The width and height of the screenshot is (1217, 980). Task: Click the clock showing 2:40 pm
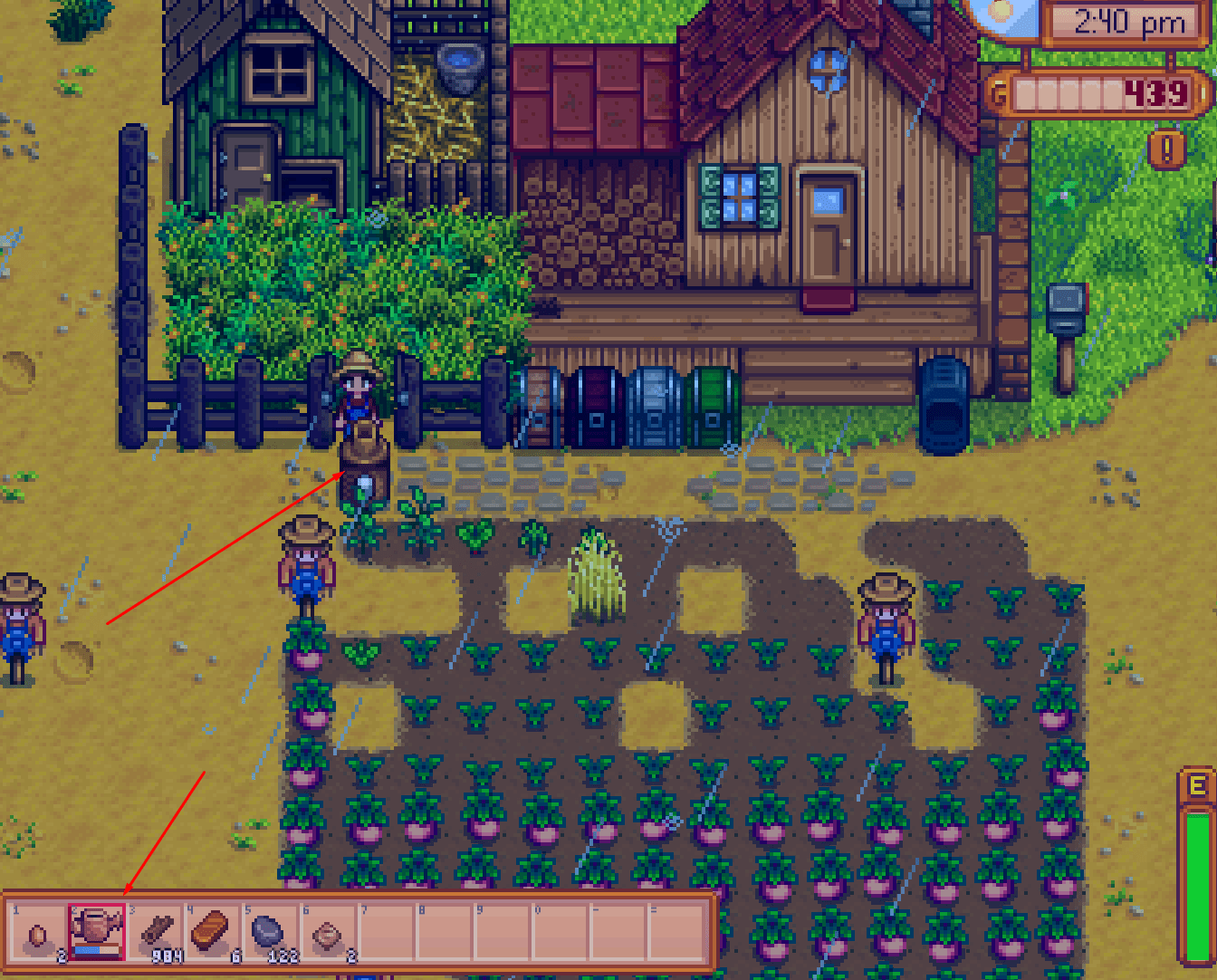point(1127,23)
